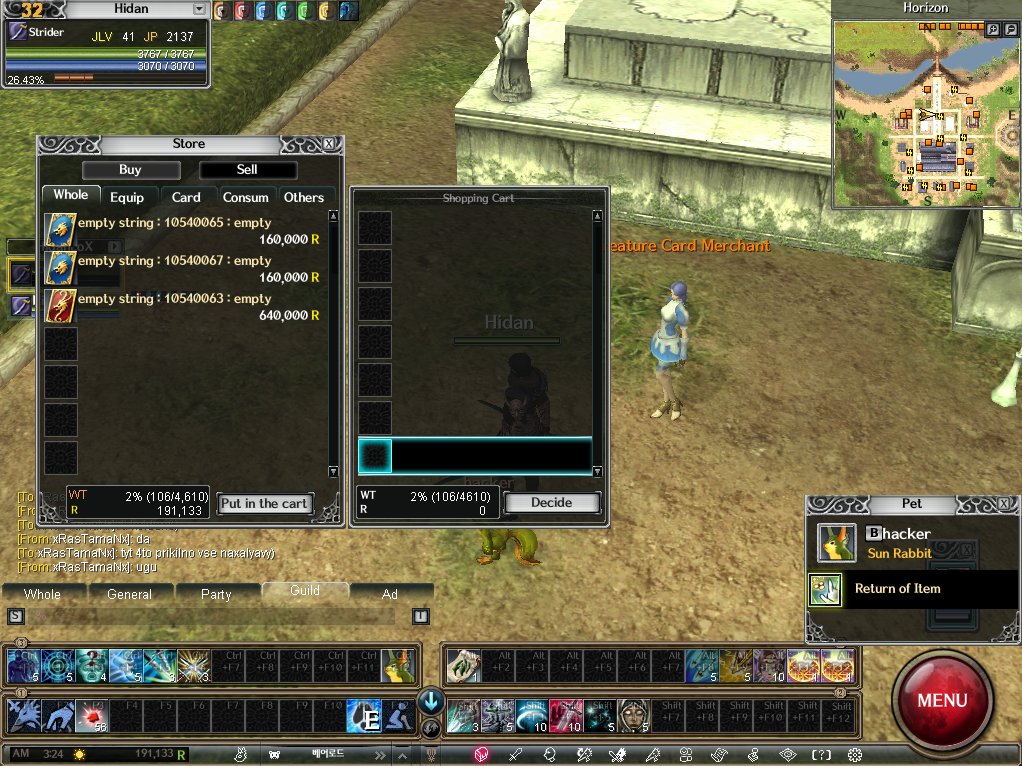
Task: Show the Consum item tab
Action: (x=245, y=197)
